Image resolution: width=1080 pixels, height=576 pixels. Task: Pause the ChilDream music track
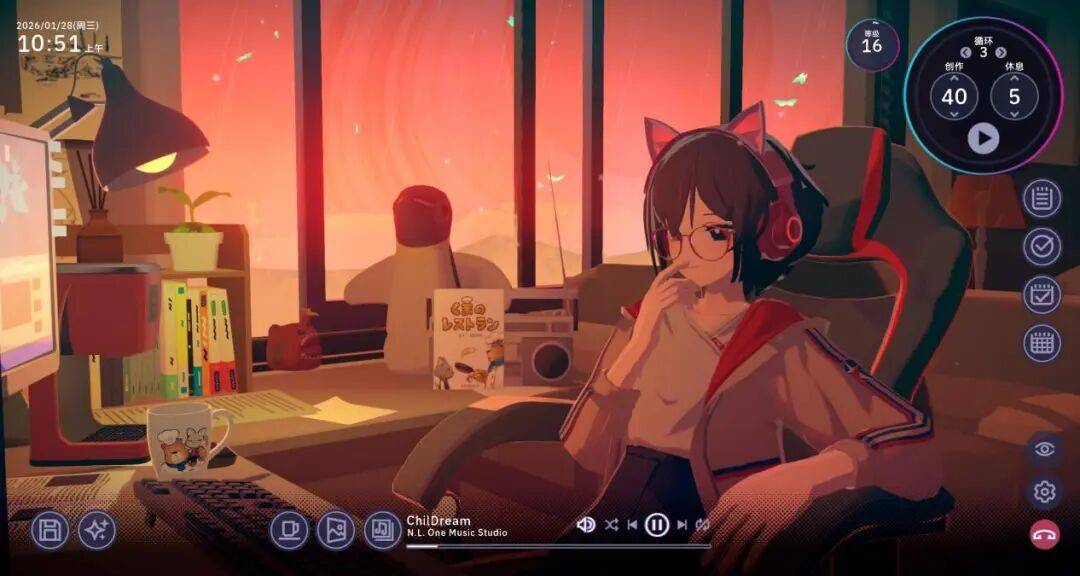click(656, 524)
